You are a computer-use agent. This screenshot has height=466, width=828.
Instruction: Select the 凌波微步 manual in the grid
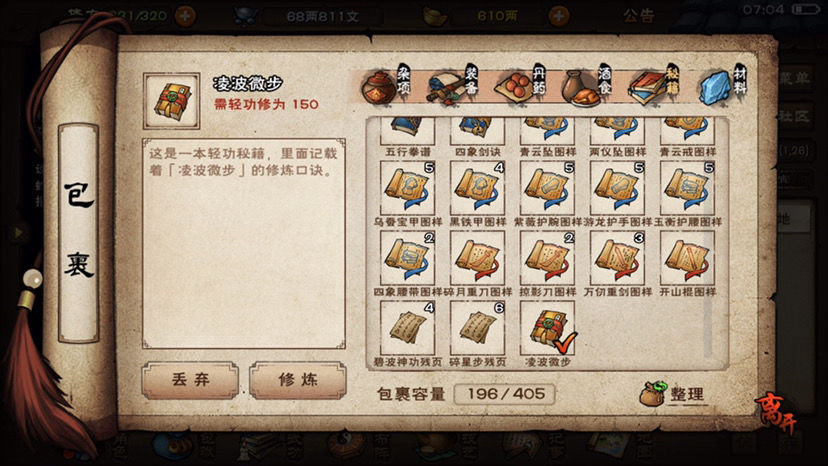click(546, 328)
